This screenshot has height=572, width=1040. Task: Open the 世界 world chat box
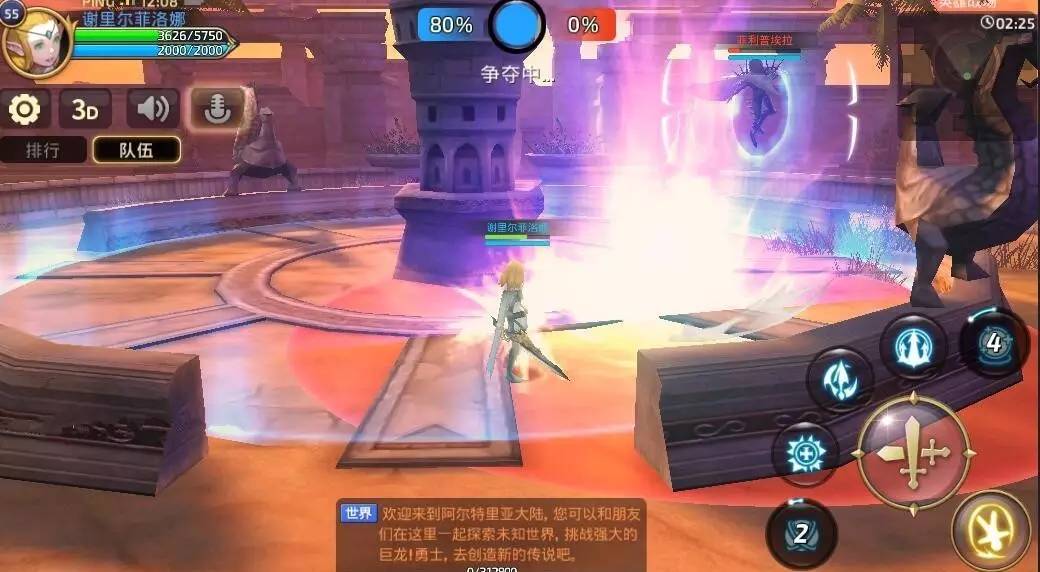(490, 534)
